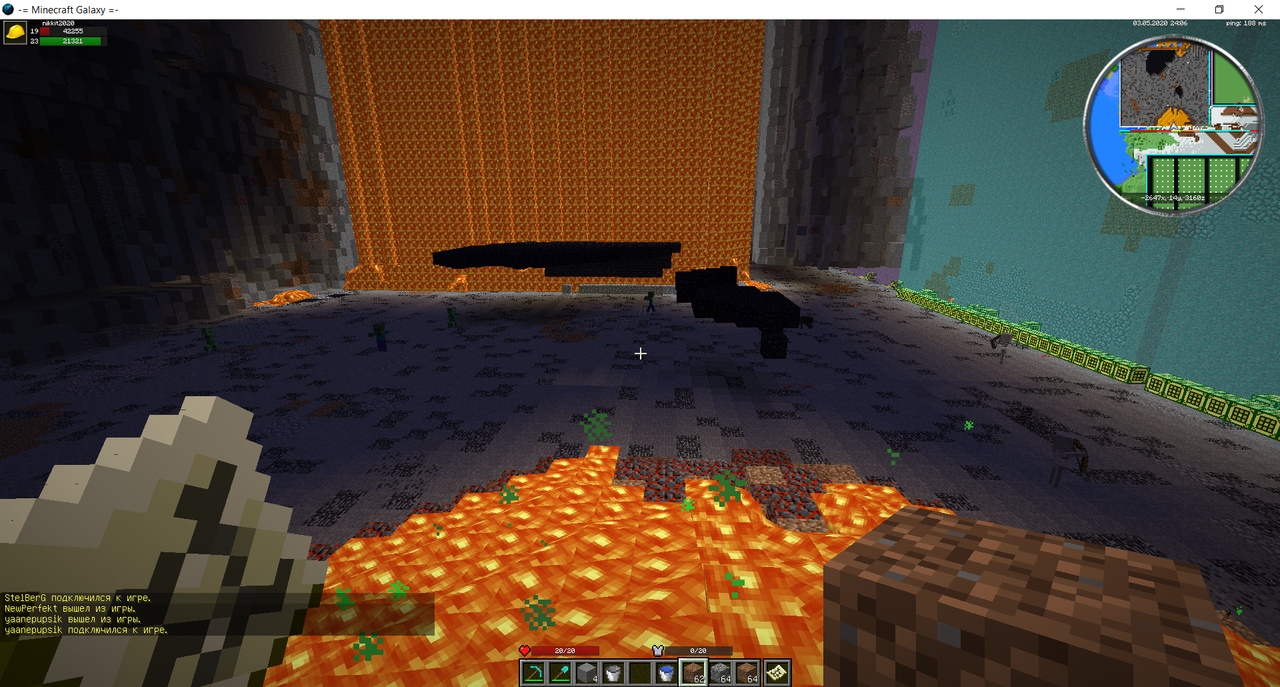Close the Minecraft Galaxy window

pos(1258,9)
